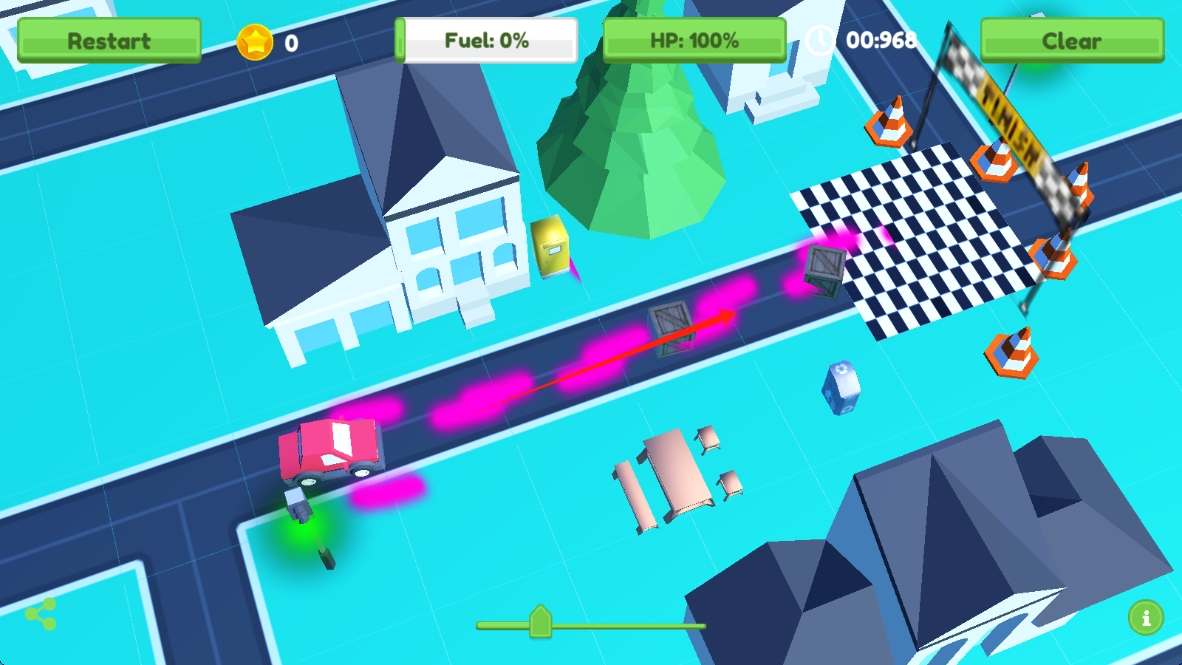
Task: Click the Restart button
Action: pyautogui.click(x=109, y=41)
